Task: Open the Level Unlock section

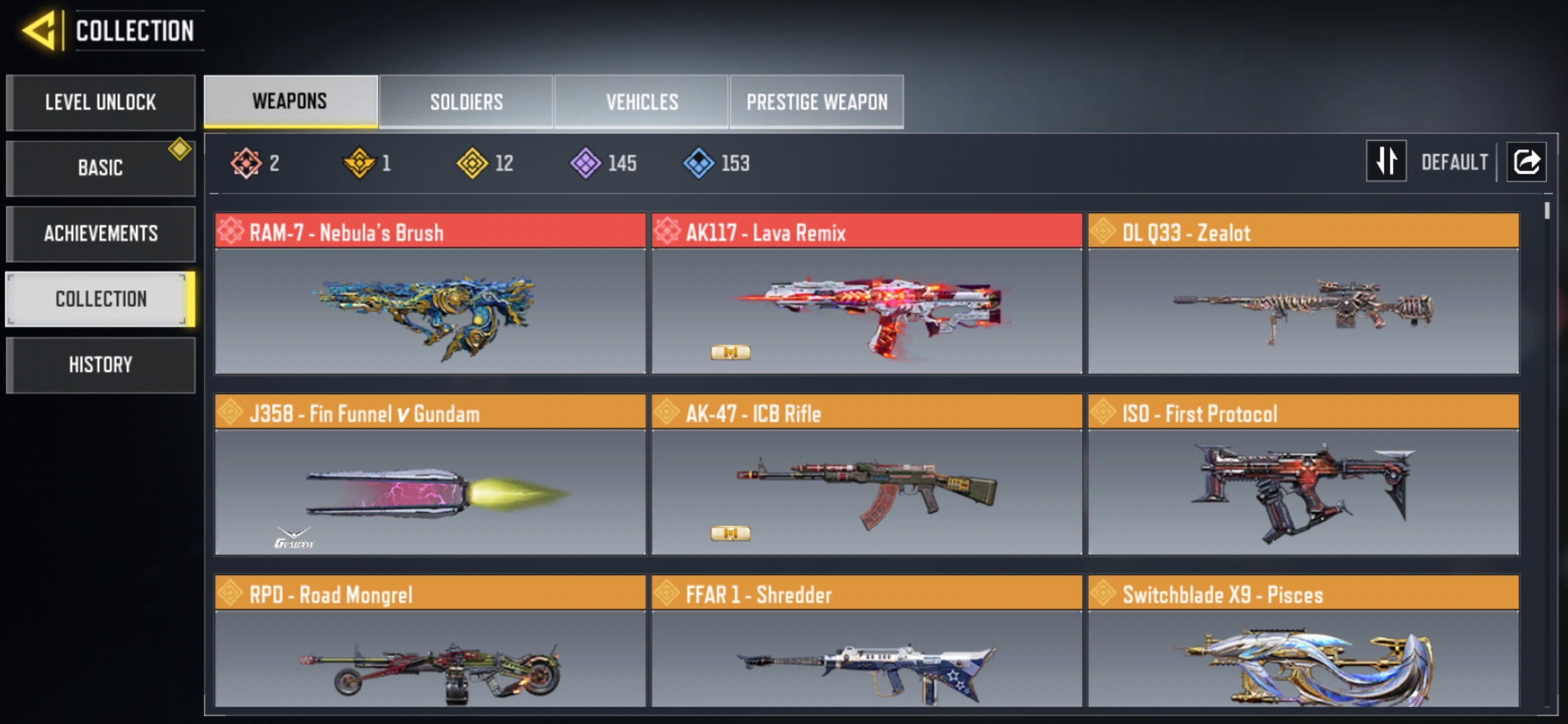Action: (x=101, y=103)
